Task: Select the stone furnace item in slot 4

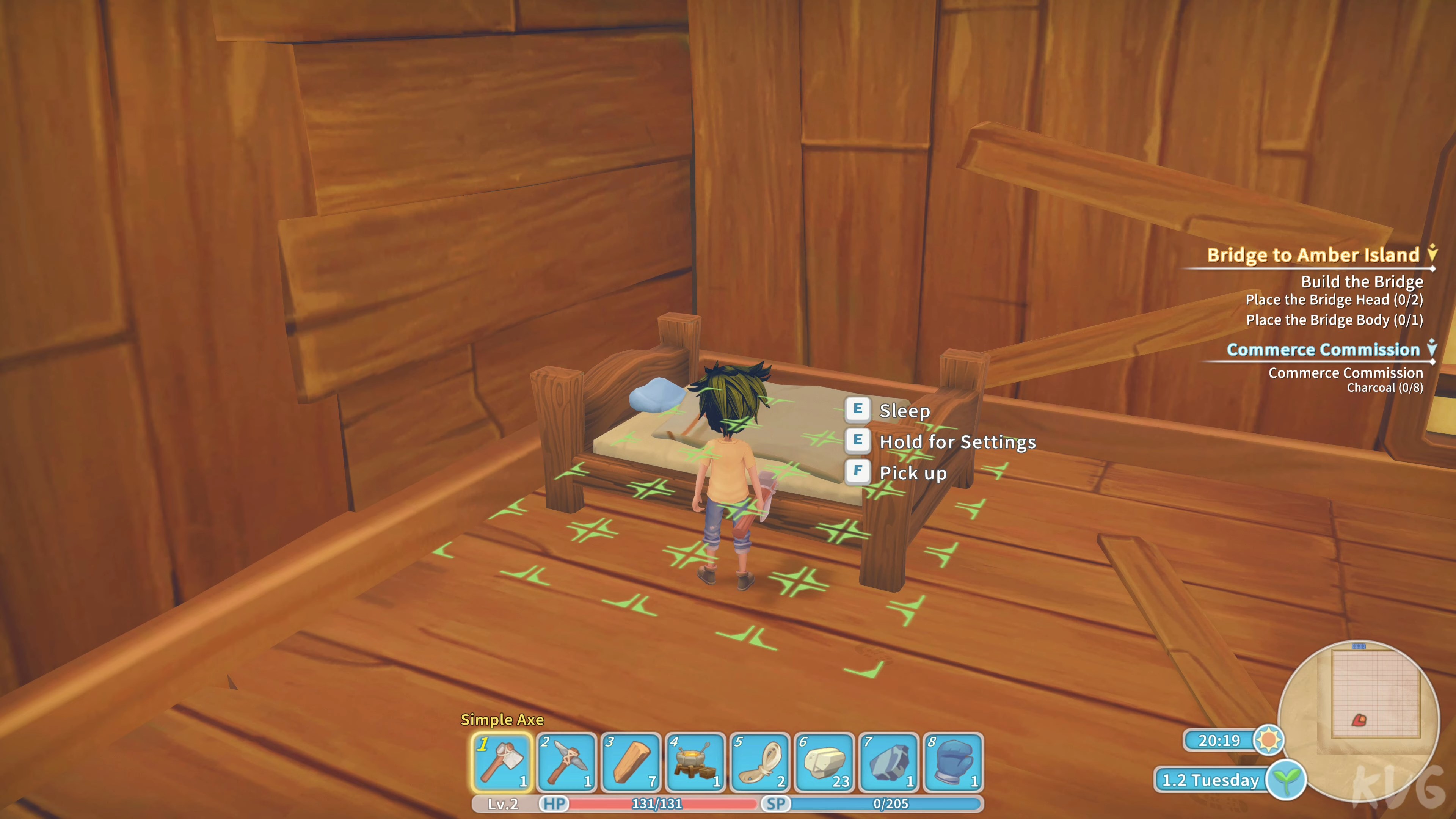Action: [694, 760]
